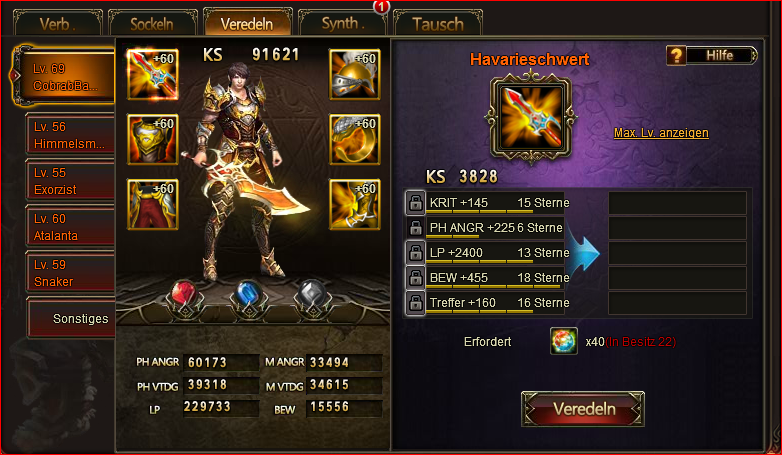Select the equipped sword slot
The width and height of the screenshot is (782, 455).
tap(153, 74)
